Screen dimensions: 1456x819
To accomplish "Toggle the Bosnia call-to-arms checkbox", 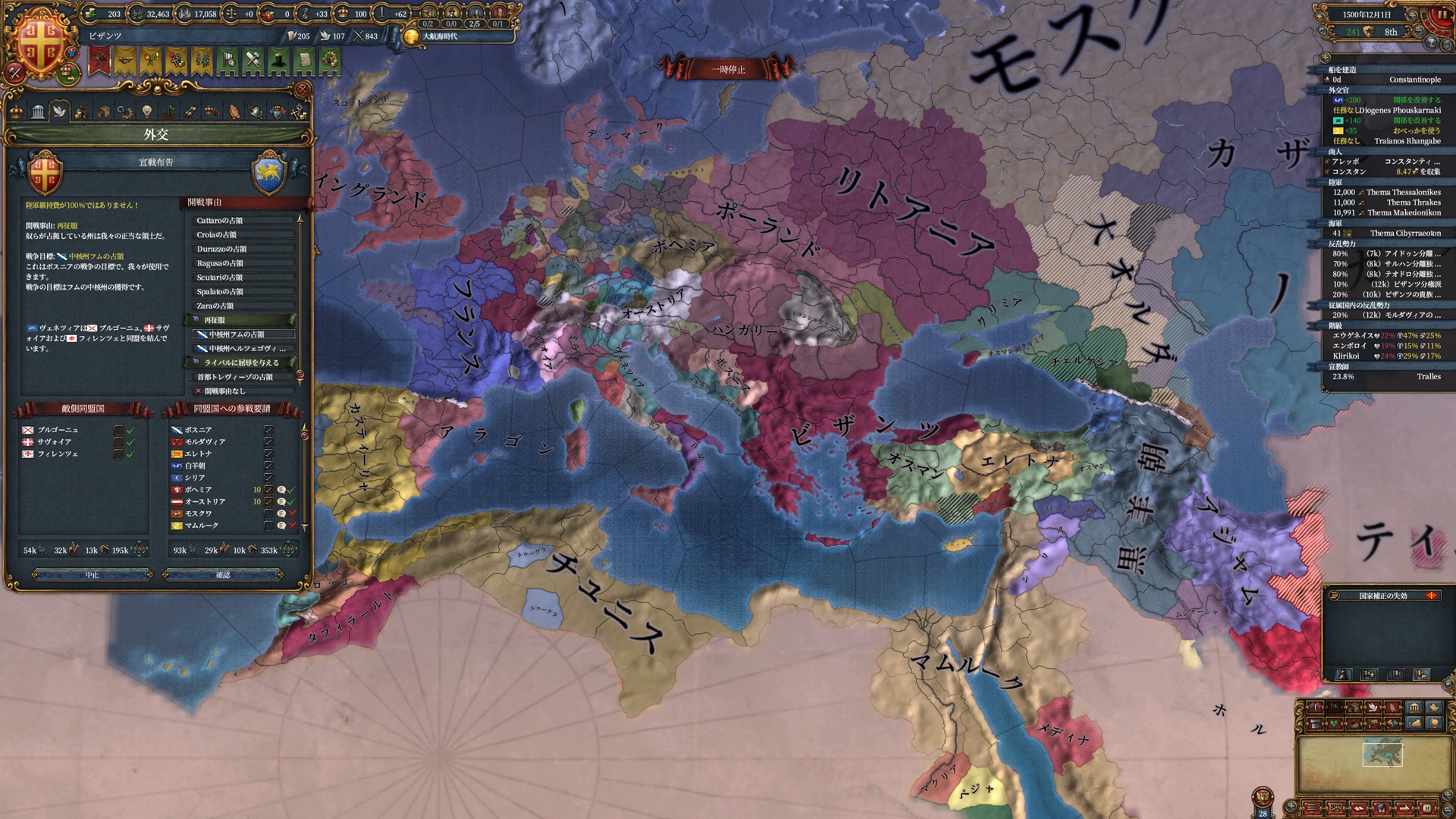I will point(269,429).
